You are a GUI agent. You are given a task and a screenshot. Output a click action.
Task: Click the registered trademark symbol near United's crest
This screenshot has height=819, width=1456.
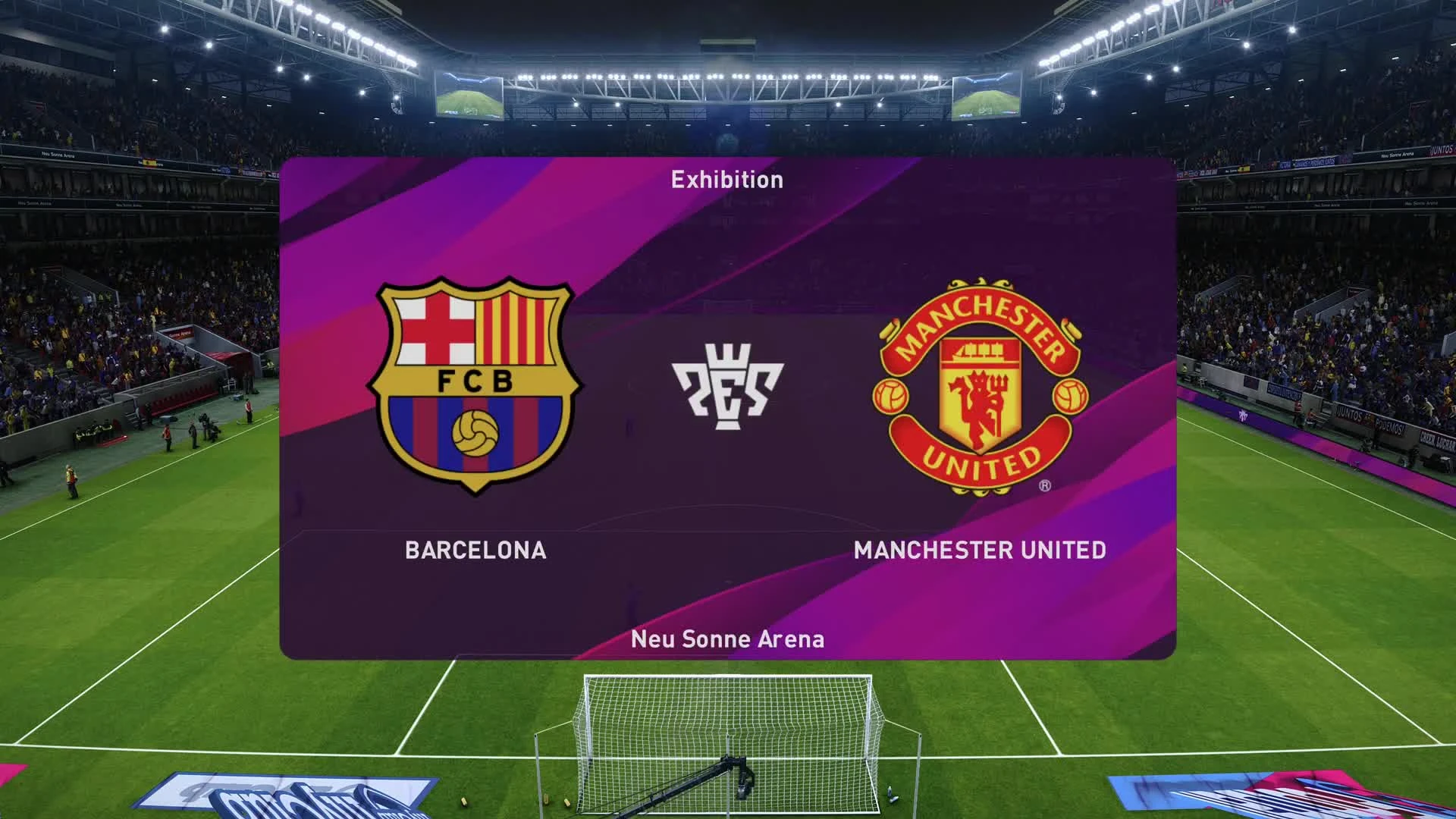(x=1046, y=485)
